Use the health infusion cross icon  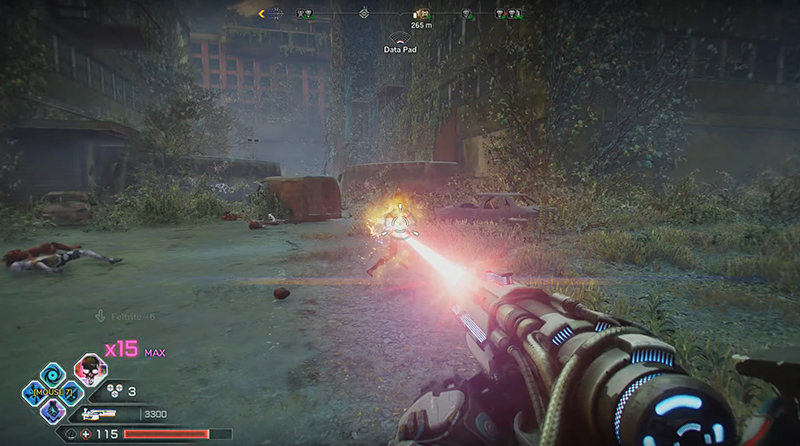(x=86, y=433)
